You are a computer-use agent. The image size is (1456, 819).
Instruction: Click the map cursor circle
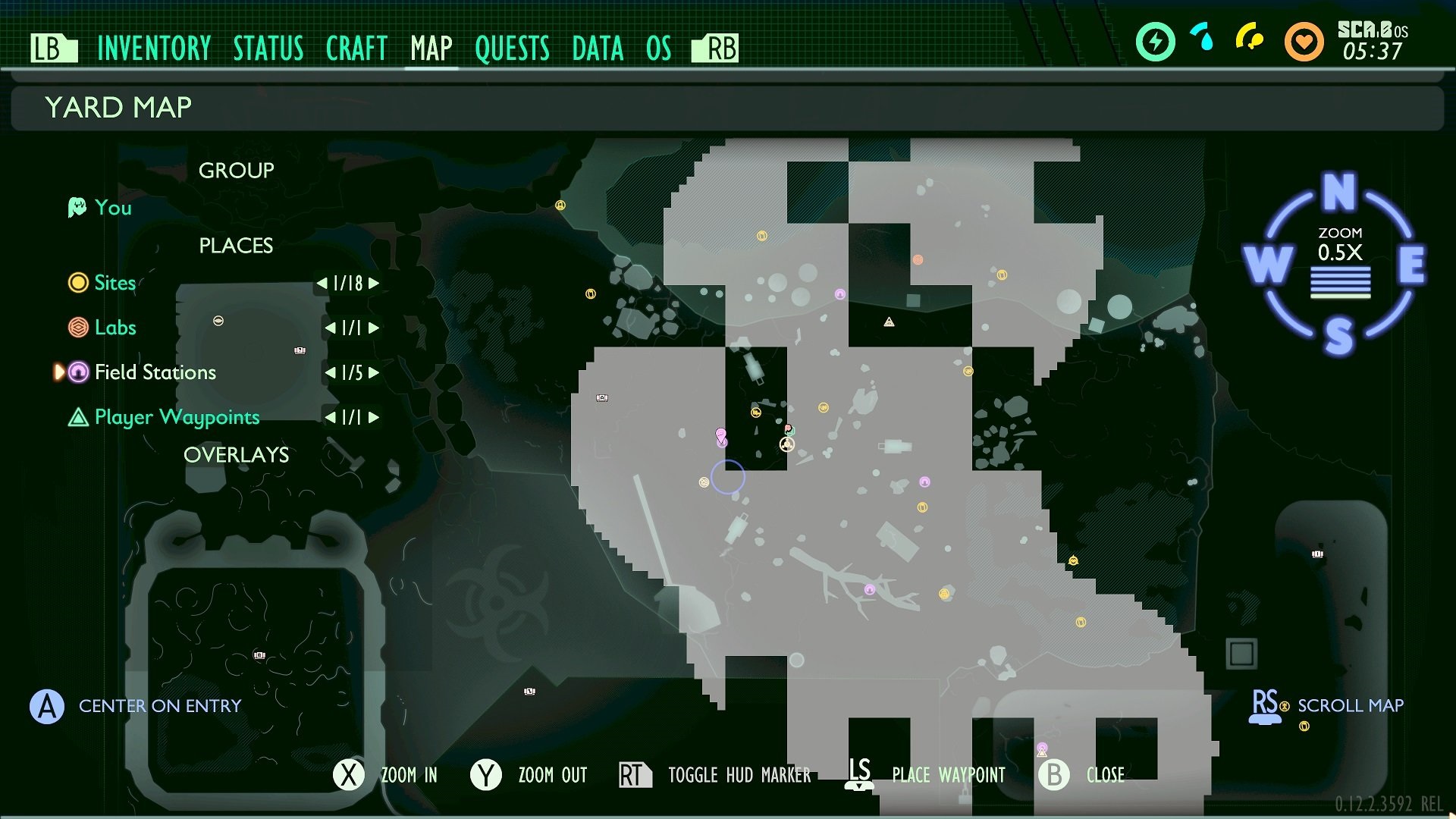tap(728, 477)
